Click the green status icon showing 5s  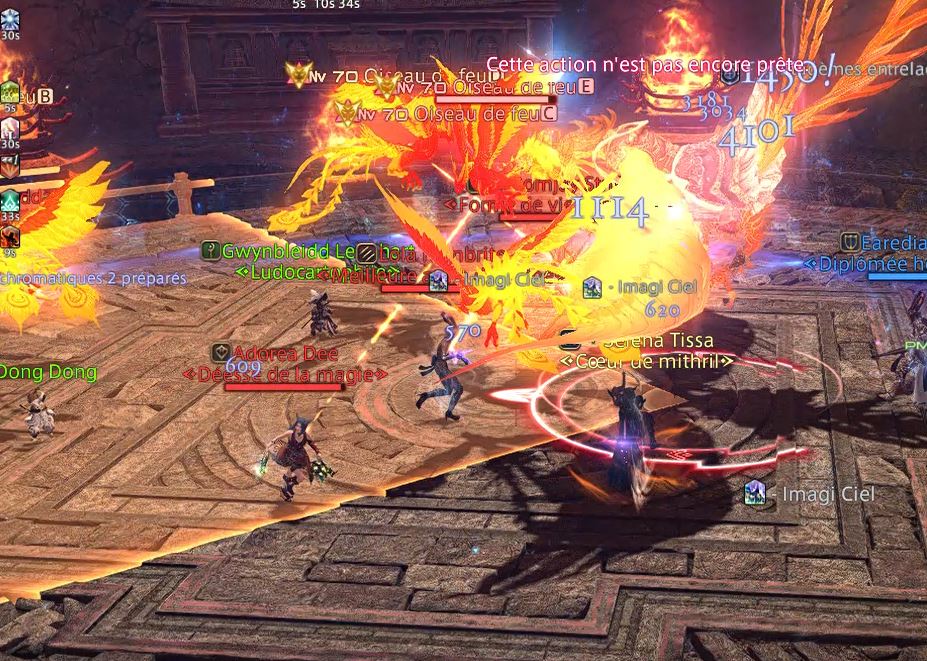pyautogui.click(x=9, y=93)
